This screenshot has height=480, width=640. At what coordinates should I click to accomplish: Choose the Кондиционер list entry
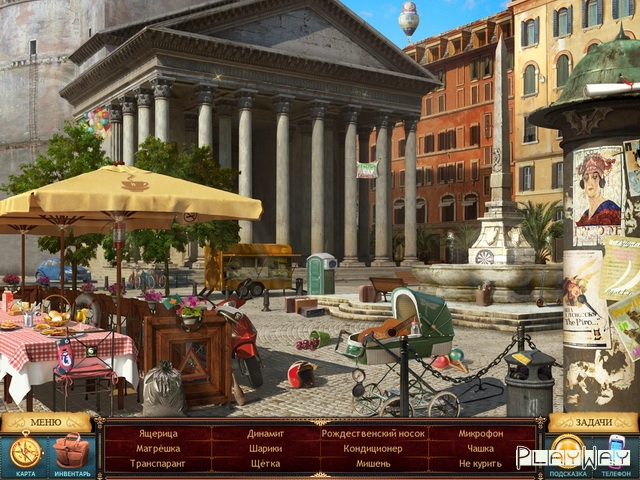pyautogui.click(x=372, y=448)
